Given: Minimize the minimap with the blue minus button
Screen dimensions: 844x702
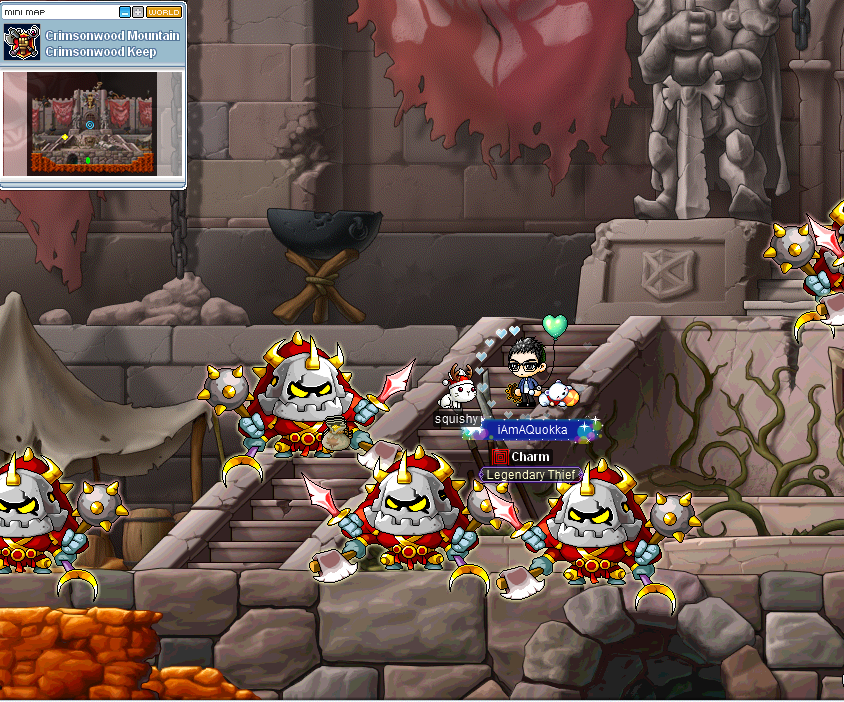Looking at the screenshot, I should tap(125, 12).
